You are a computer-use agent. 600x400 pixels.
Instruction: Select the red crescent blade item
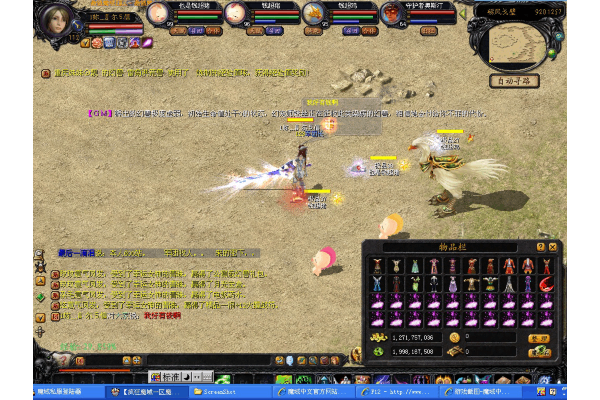click(x=545, y=284)
